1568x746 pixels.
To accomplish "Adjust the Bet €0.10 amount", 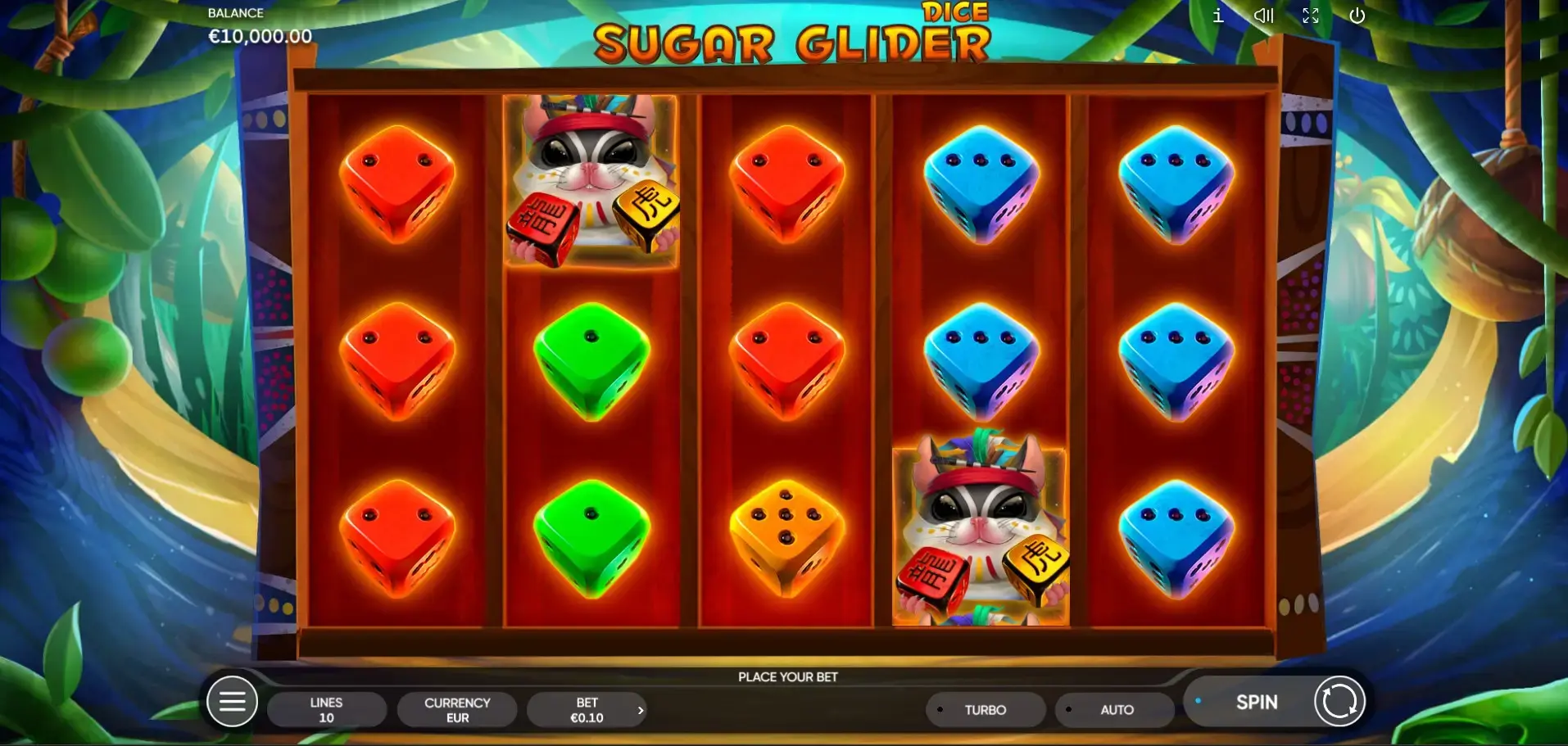I will click(585, 710).
